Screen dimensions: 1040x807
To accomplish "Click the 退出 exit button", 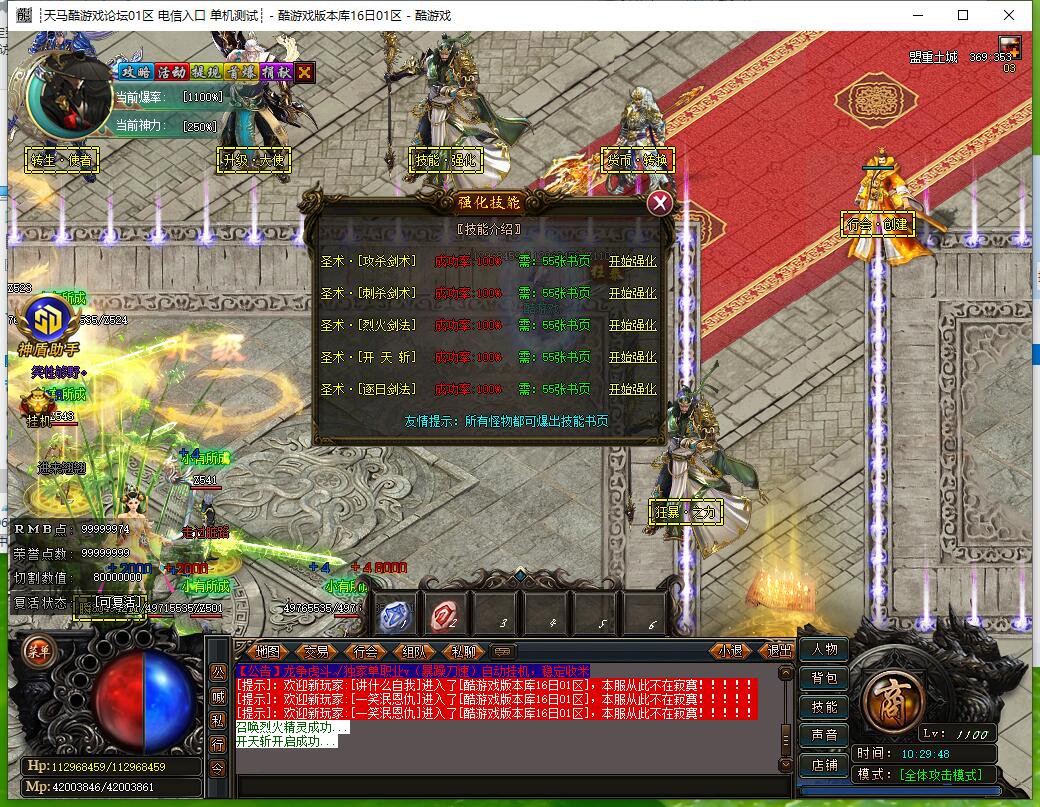I will [776, 651].
